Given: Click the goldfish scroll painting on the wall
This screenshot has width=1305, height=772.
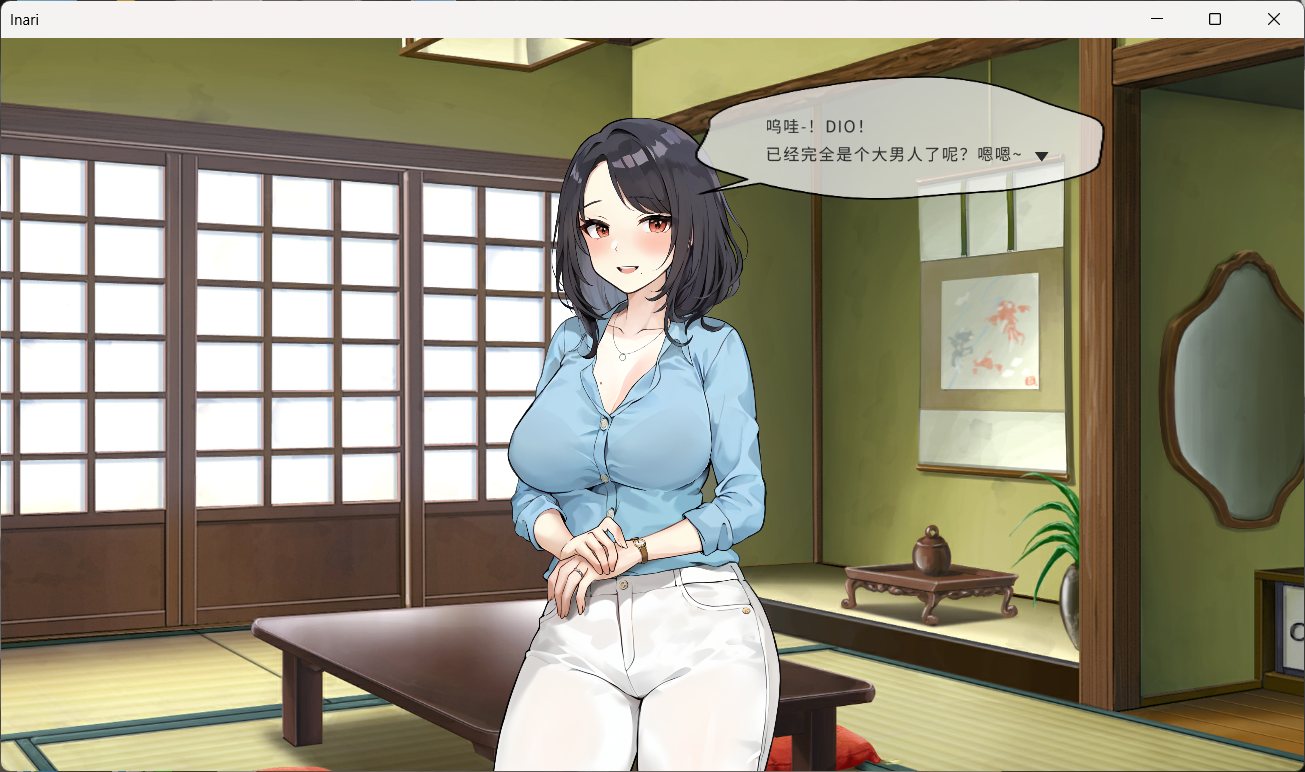Looking at the screenshot, I should click(990, 330).
